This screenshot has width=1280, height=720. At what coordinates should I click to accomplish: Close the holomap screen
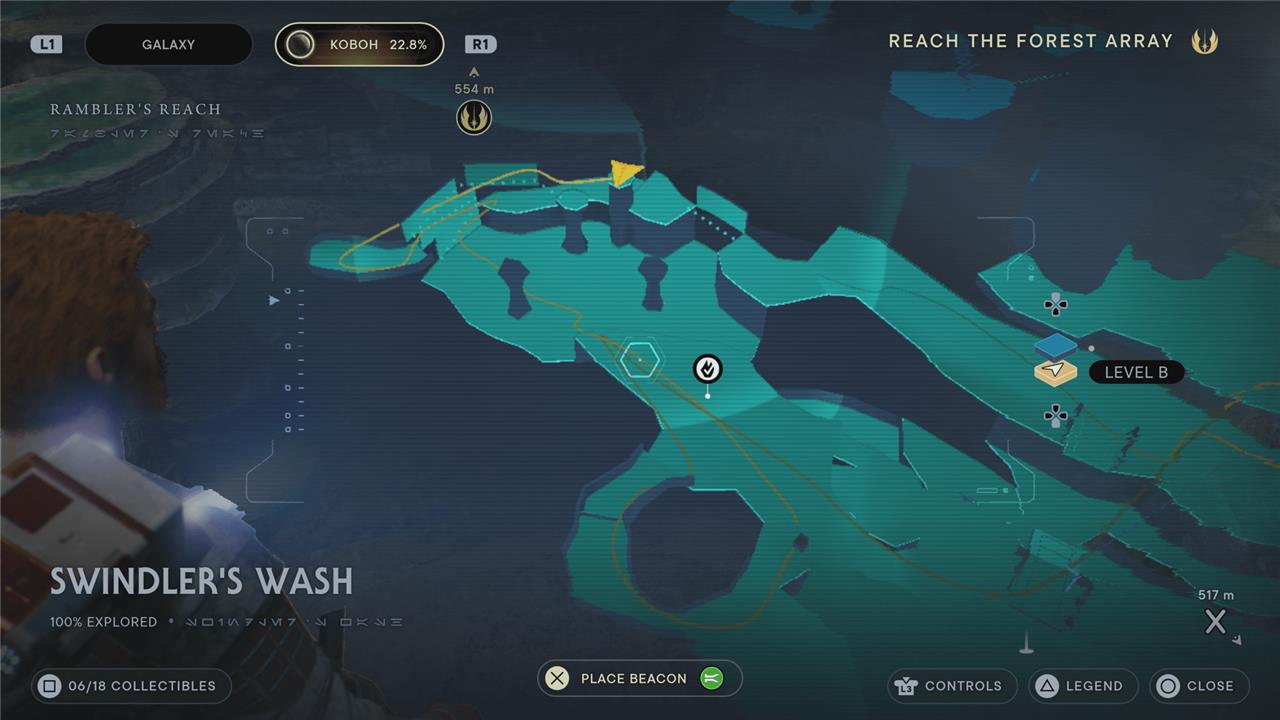pos(1198,686)
